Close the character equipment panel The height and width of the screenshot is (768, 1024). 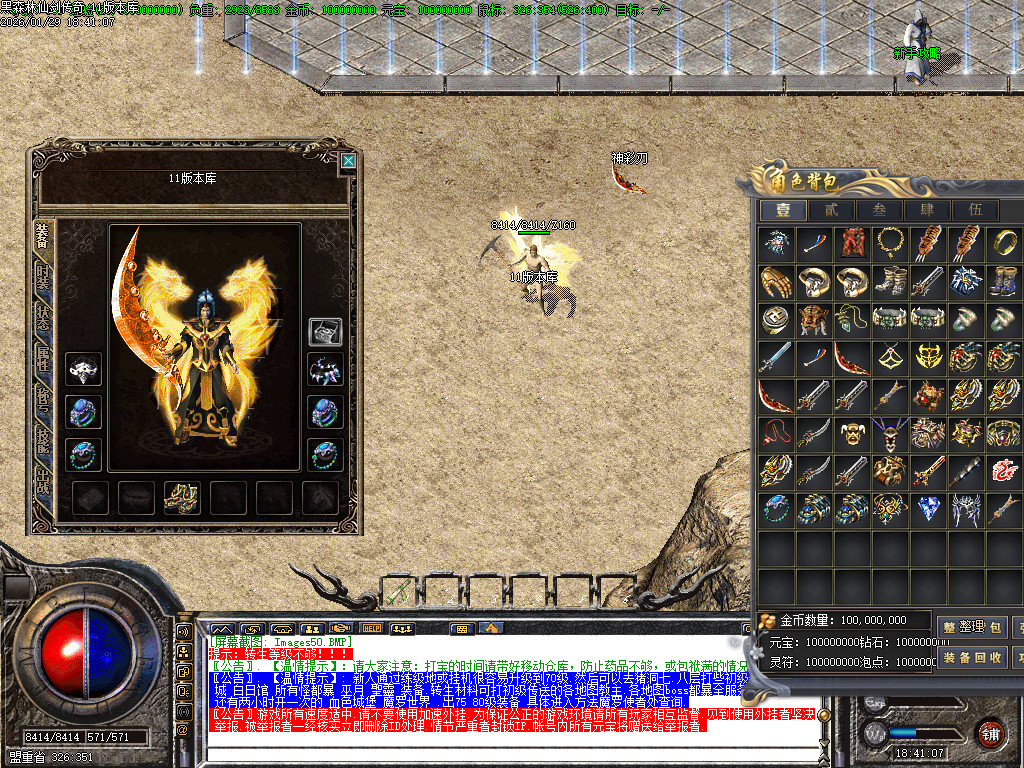pos(348,160)
